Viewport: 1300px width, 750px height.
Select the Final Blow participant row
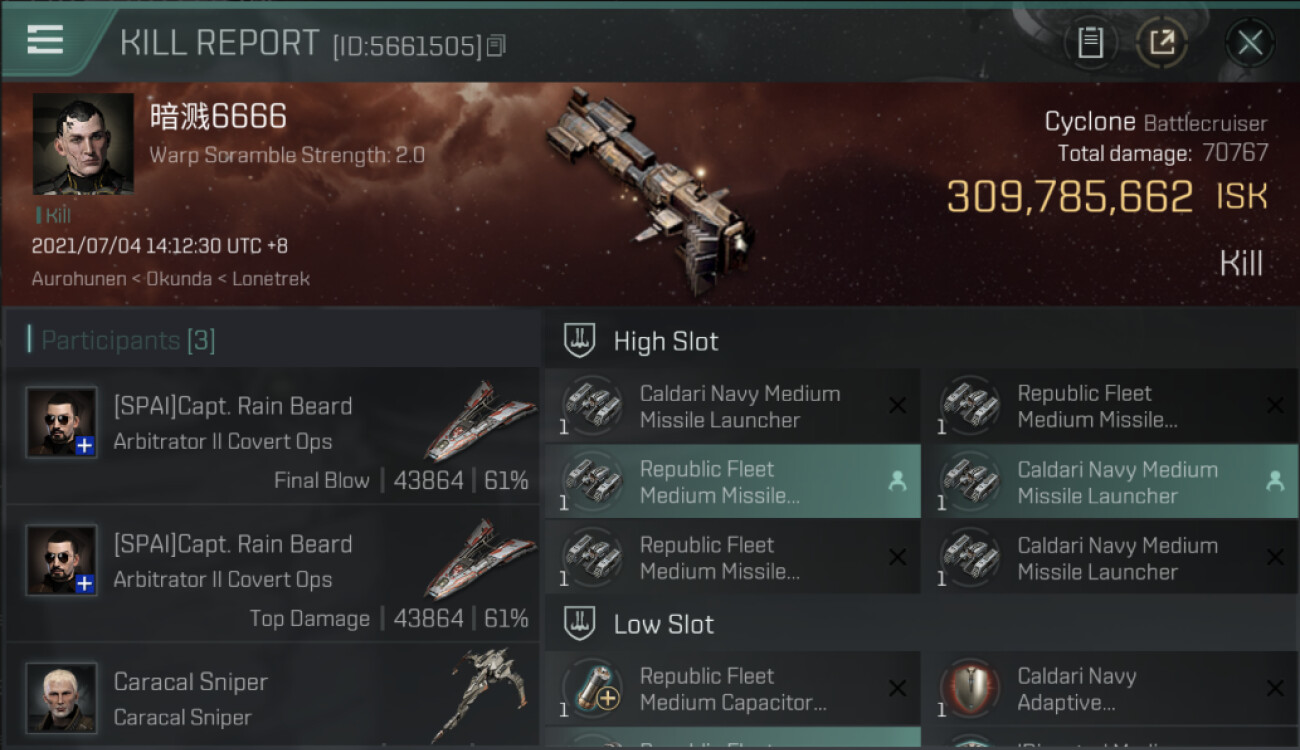(x=272, y=437)
